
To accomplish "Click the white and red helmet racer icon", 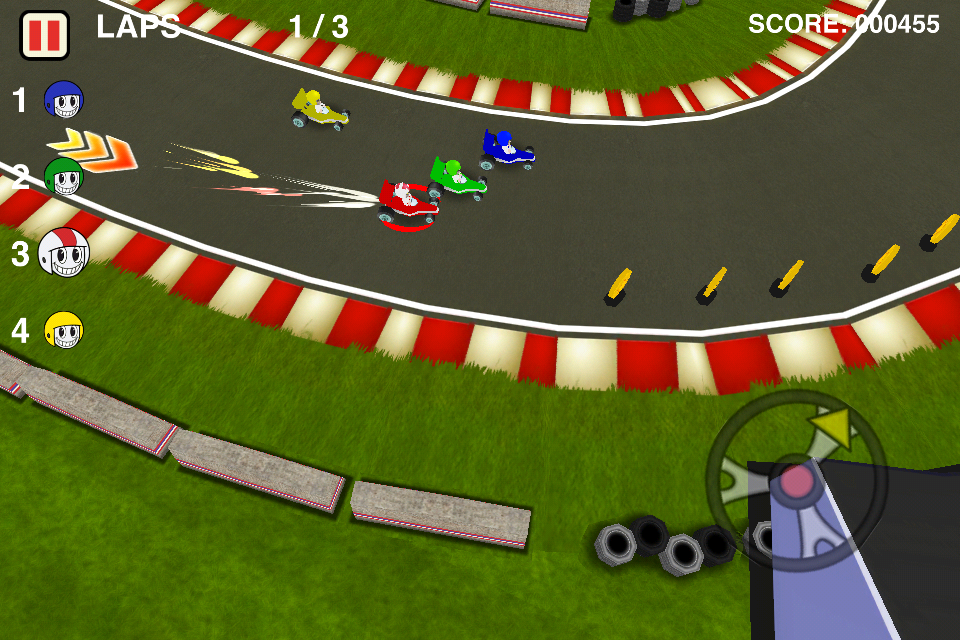I will pos(64,253).
